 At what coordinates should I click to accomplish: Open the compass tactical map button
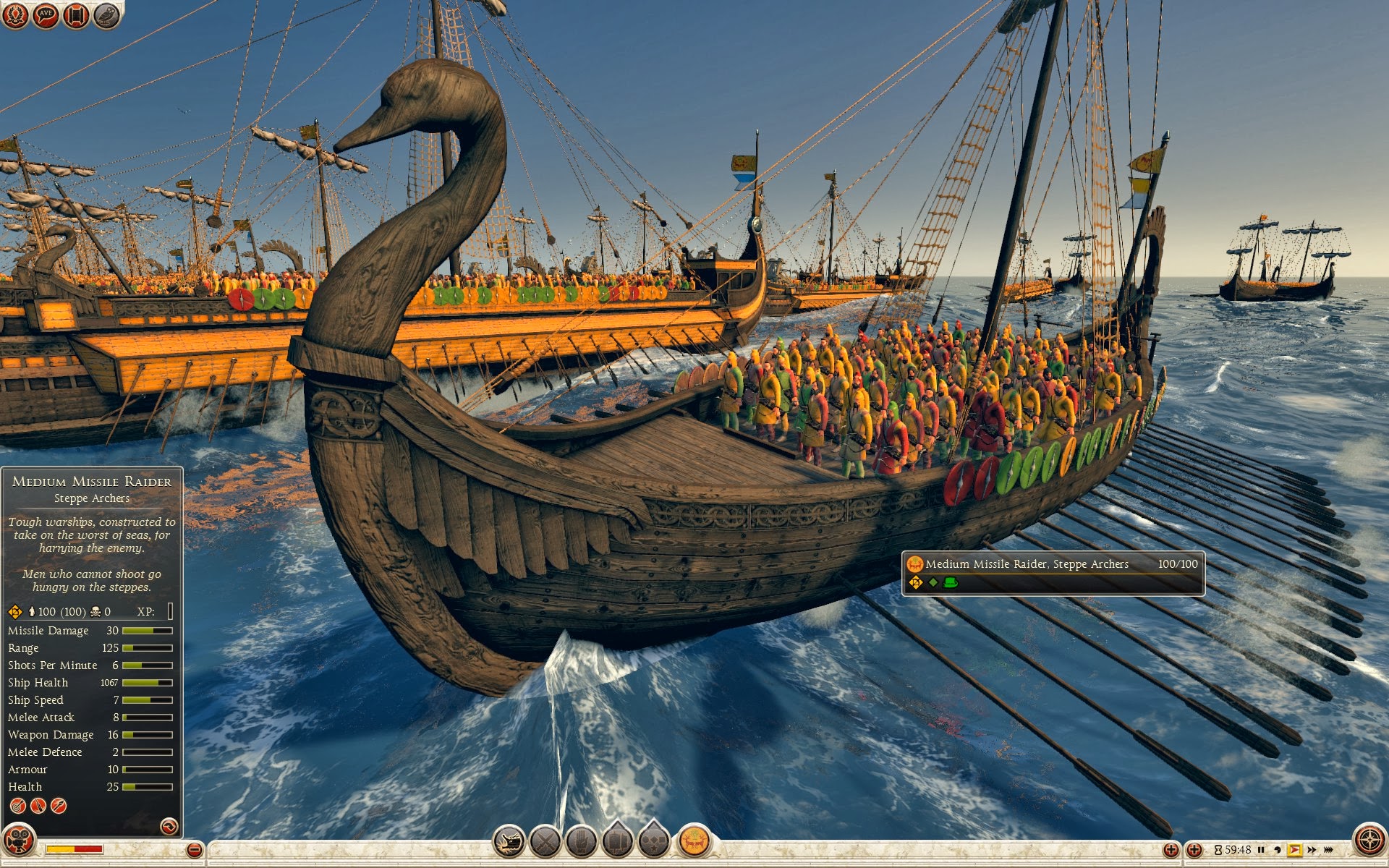1369,841
